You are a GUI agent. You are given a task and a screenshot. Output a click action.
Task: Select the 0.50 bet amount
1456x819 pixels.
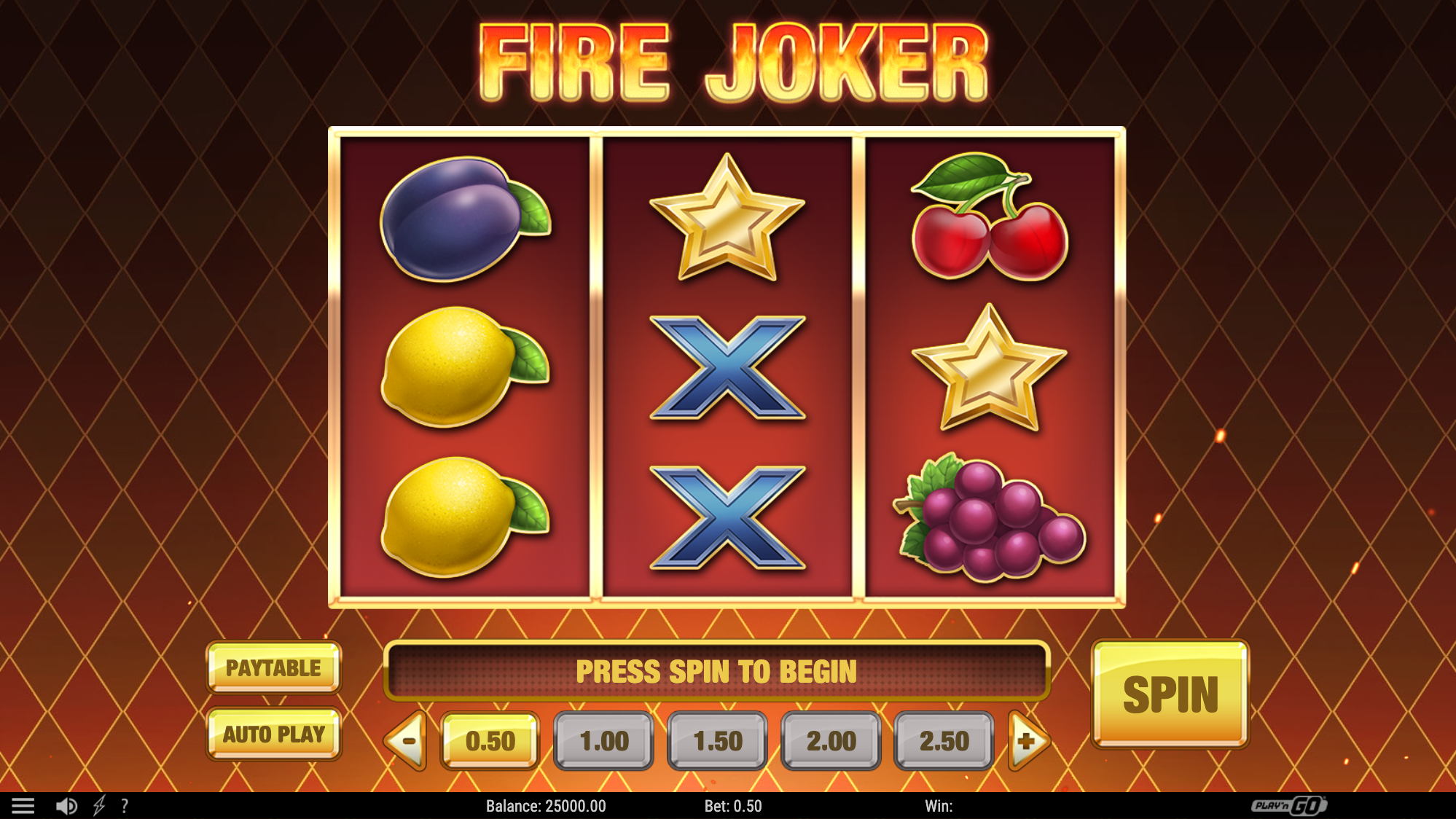click(490, 740)
